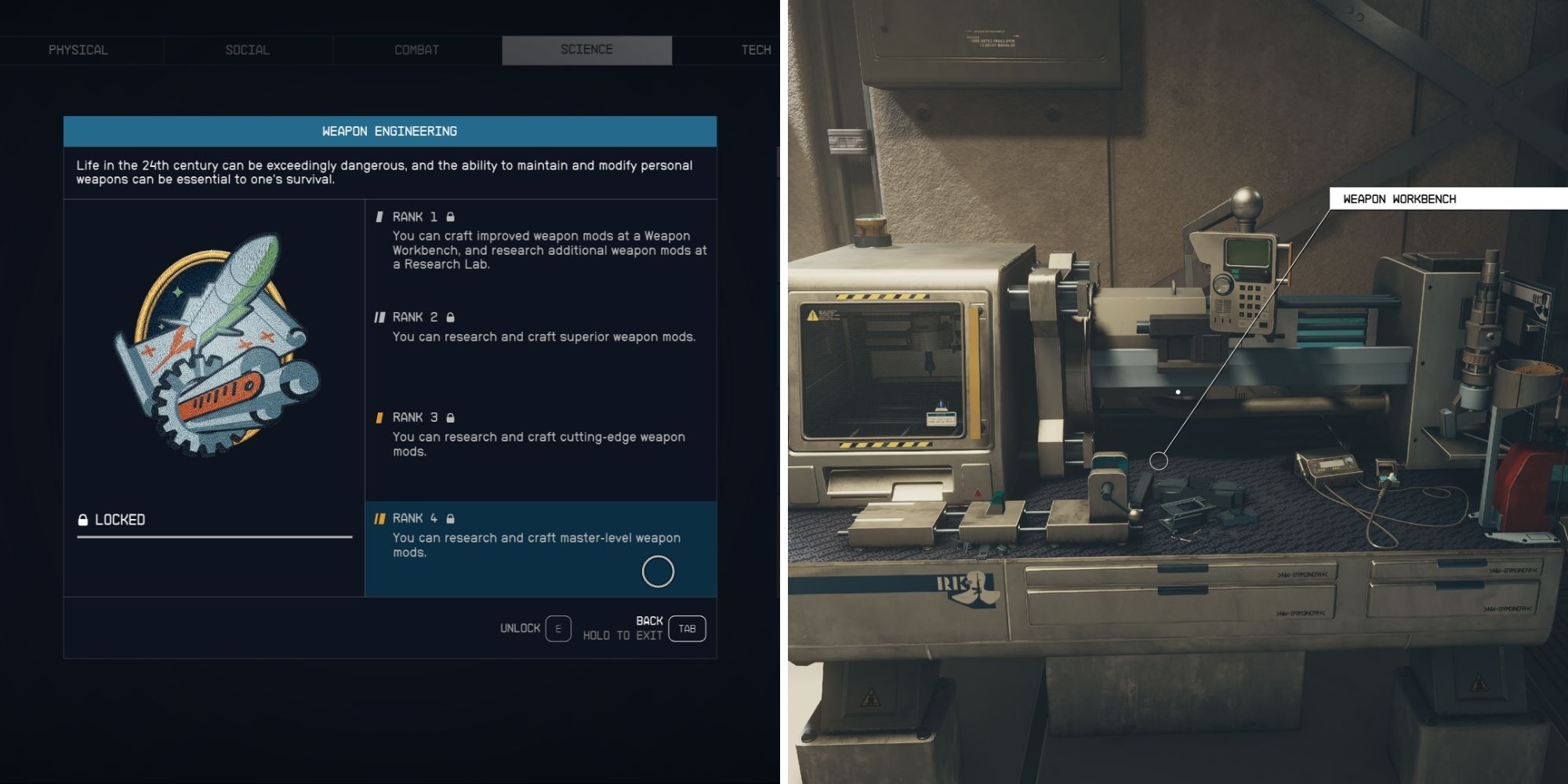1568x784 pixels.
Task: Click the lock icon next to Rank 1
Action: 452,216
